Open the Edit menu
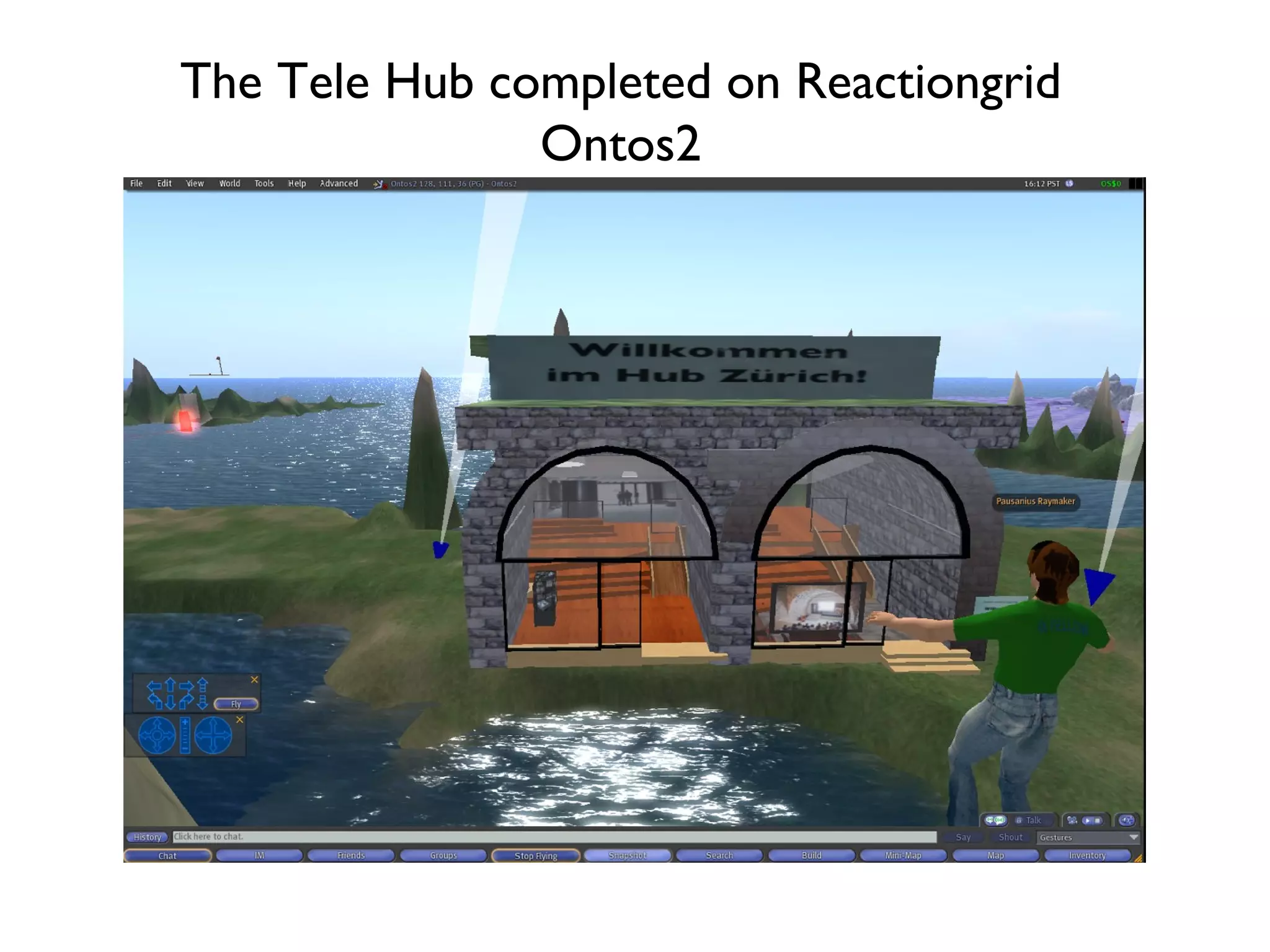 click(x=164, y=183)
